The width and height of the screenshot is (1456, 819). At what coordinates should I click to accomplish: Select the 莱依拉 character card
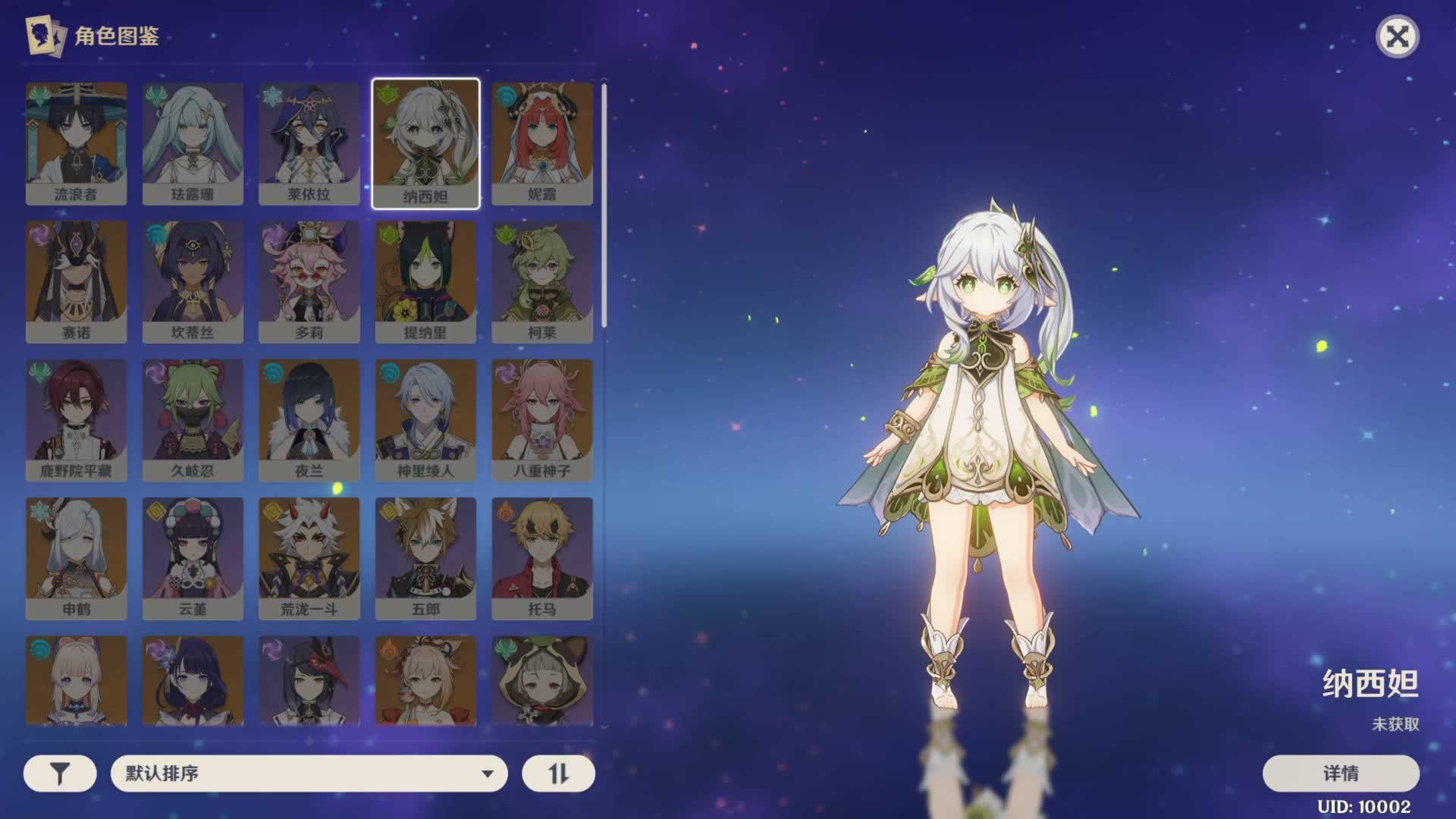pos(309,143)
